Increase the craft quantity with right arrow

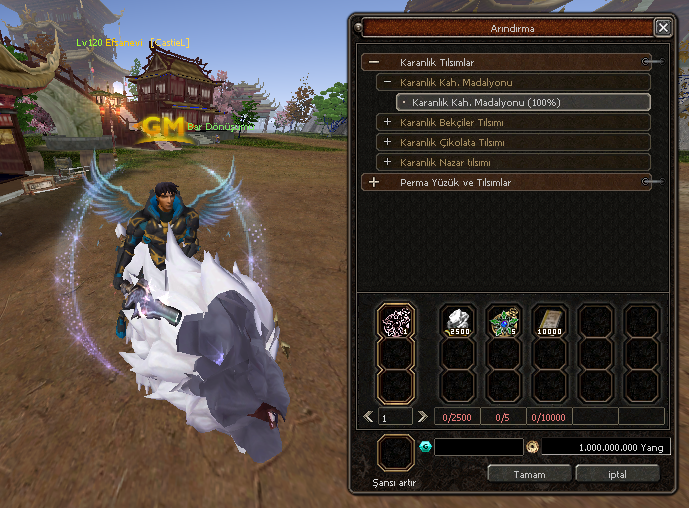click(x=422, y=416)
